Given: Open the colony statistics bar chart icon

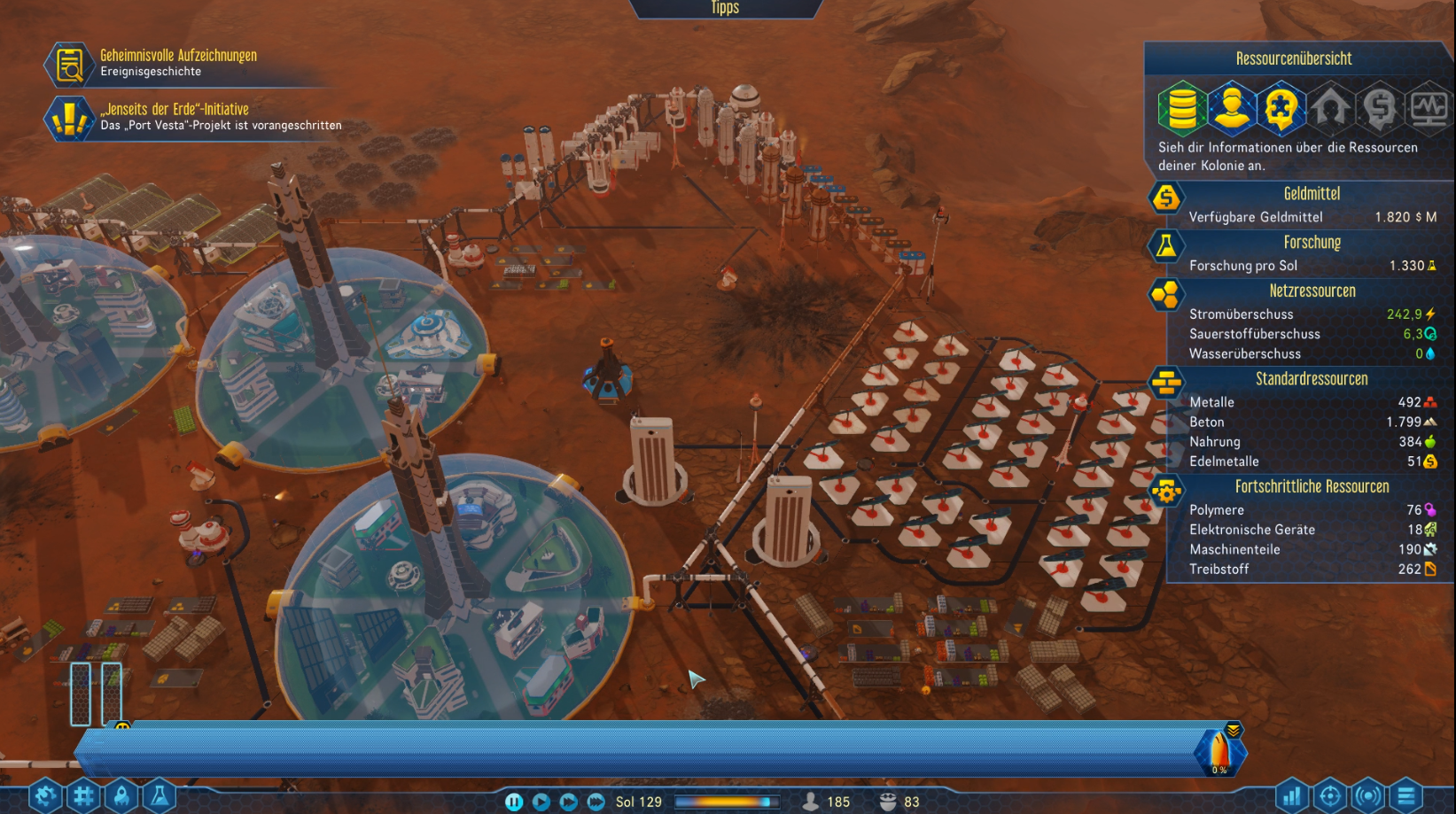Looking at the screenshot, I should point(1292,795).
